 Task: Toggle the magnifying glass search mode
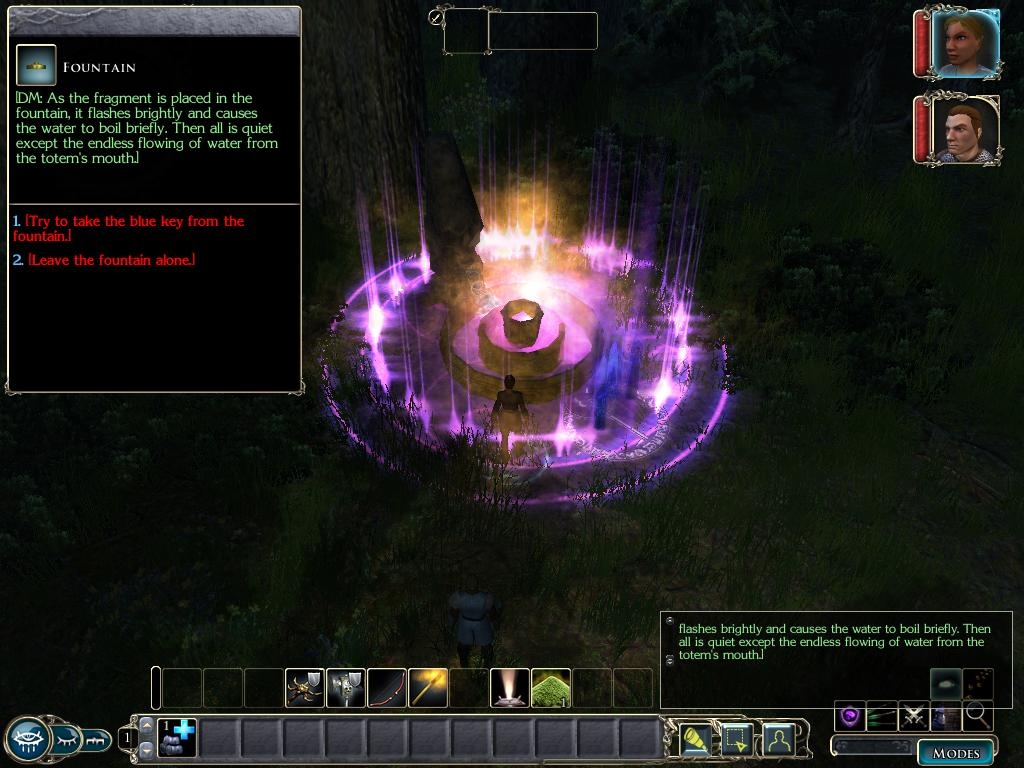coord(977,716)
